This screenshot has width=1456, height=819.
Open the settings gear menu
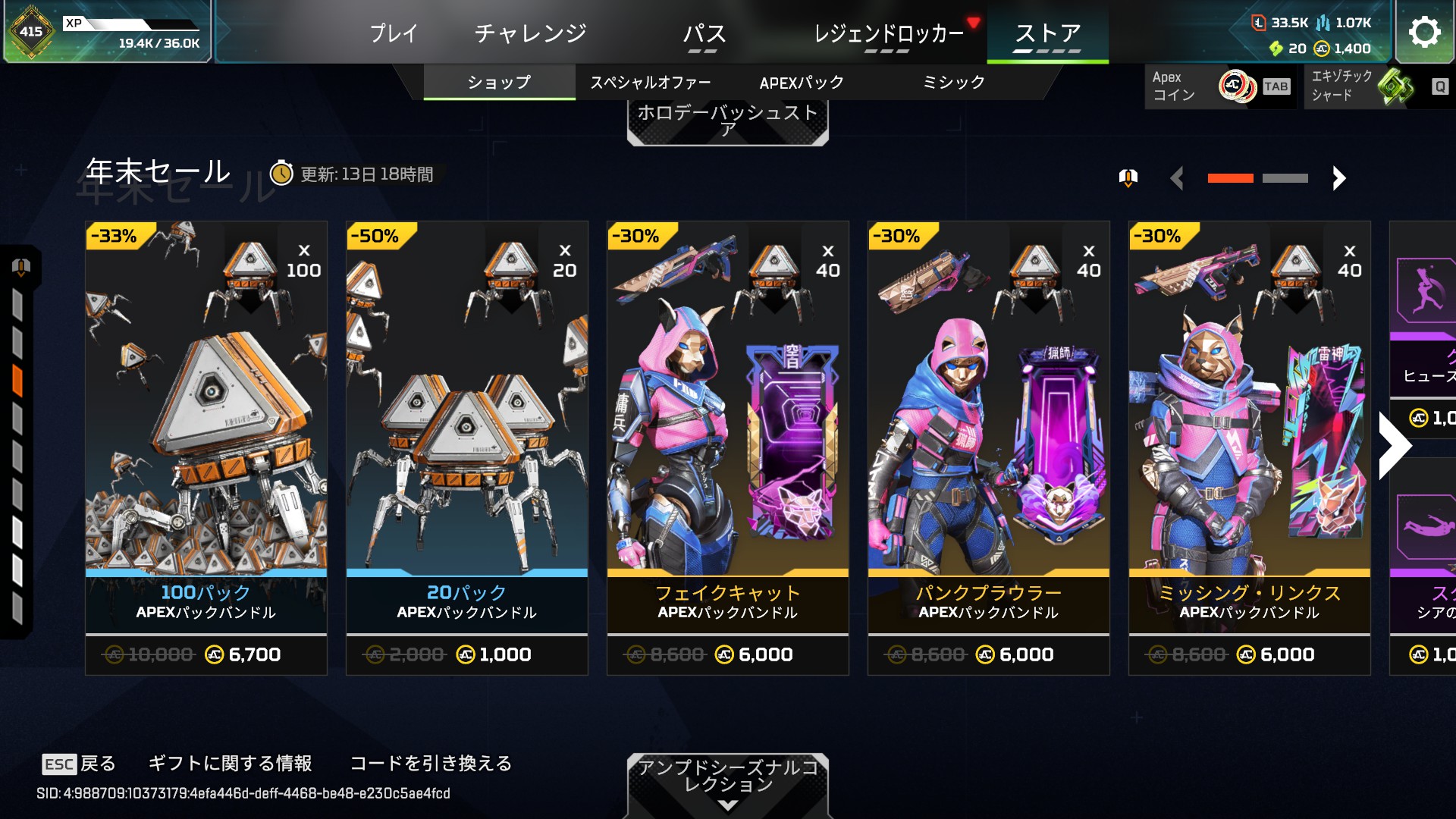pyautogui.click(x=1424, y=32)
